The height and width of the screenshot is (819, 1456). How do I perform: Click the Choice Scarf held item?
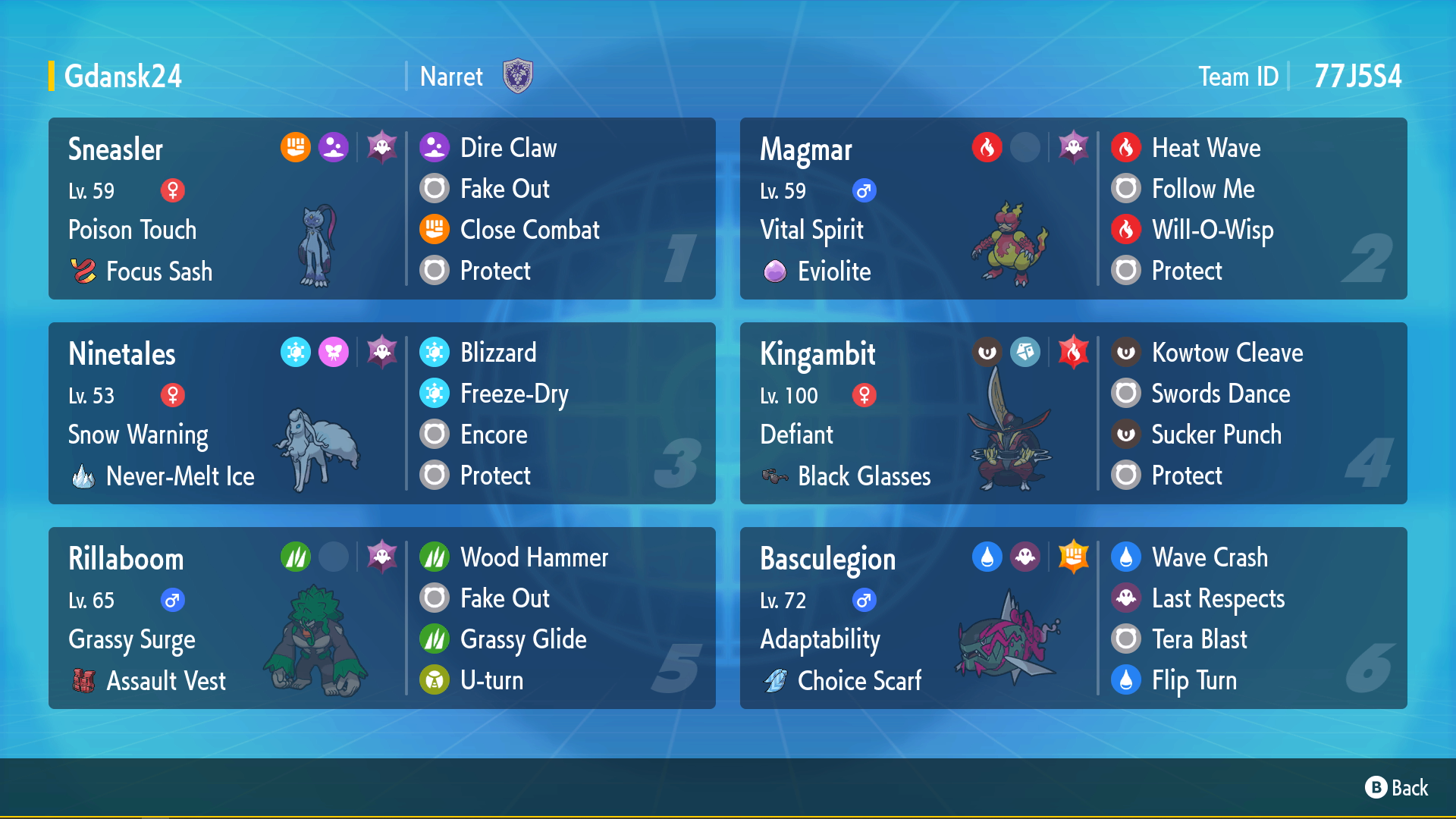858,681
